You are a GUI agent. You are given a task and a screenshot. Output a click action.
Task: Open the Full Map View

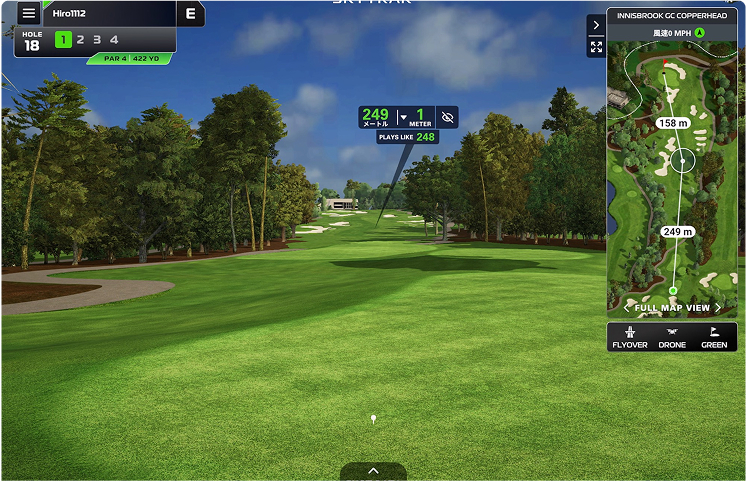pyautogui.click(x=672, y=308)
